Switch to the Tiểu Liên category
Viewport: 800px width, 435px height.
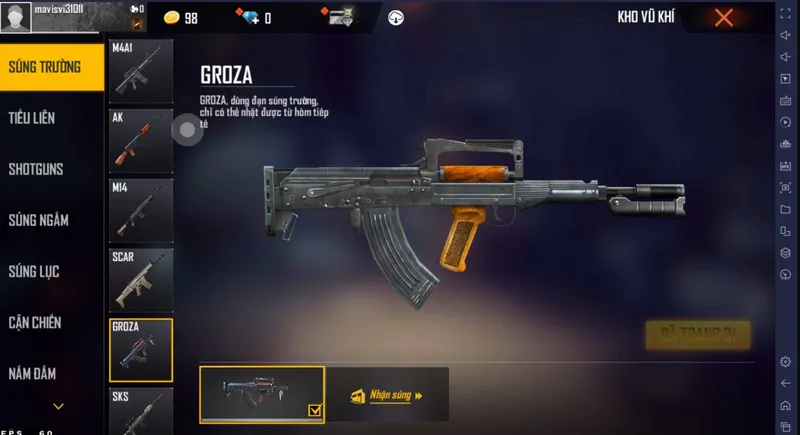(x=33, y=118)
